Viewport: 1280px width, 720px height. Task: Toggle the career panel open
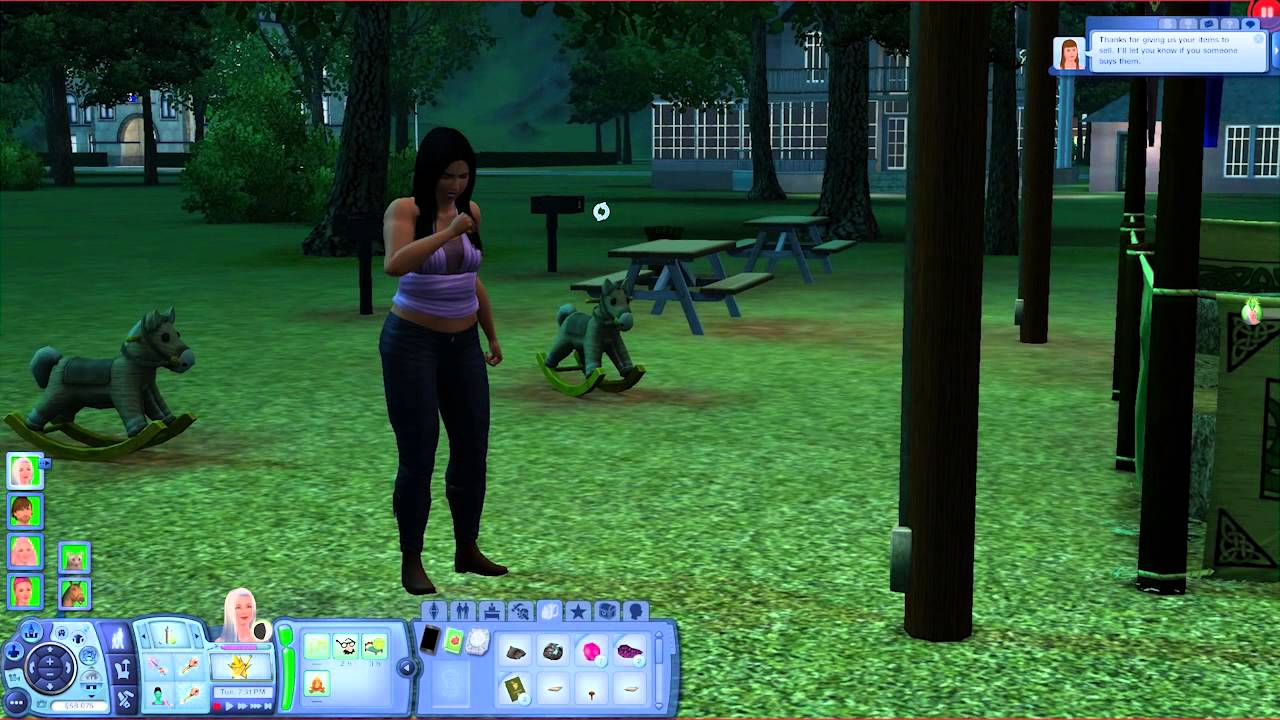click(x=492, y=611)
